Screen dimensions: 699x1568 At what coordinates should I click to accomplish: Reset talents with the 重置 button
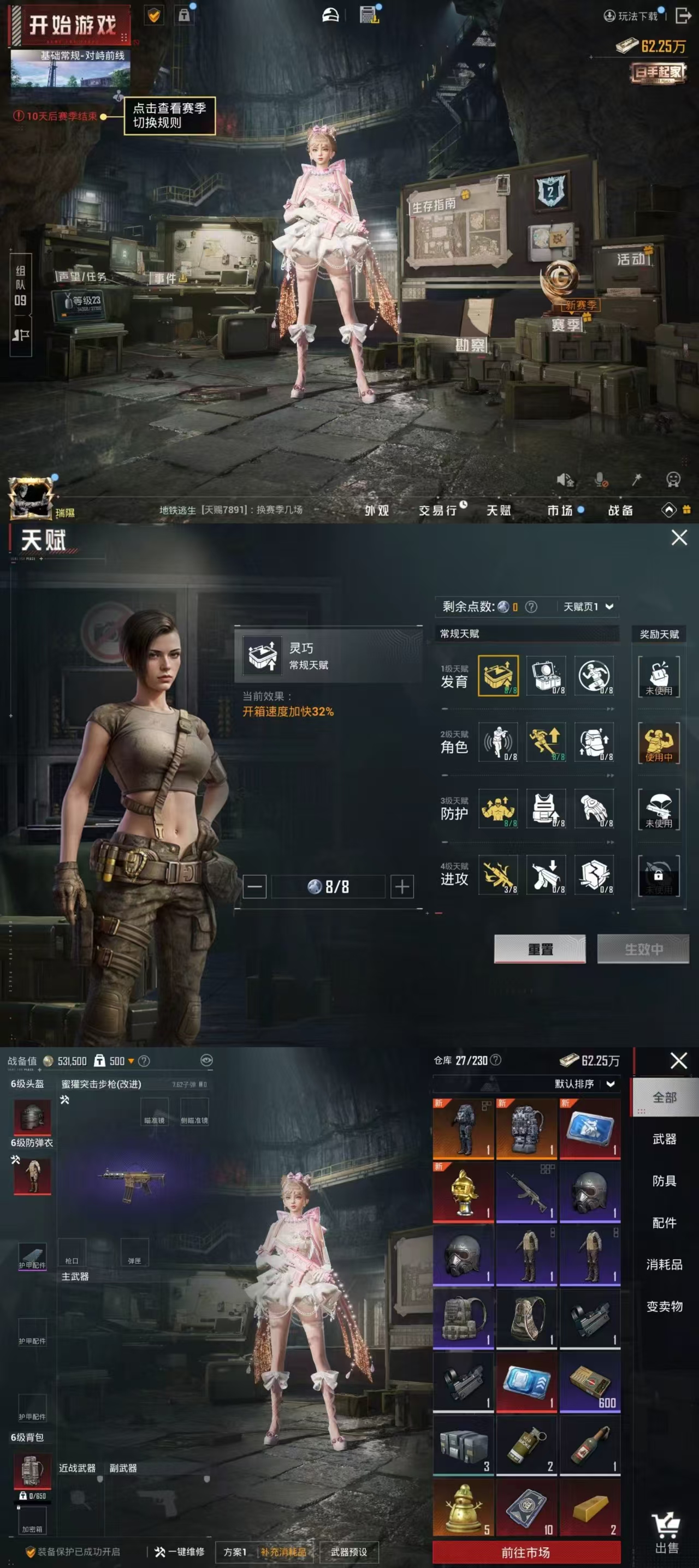(x=540, y=949)
